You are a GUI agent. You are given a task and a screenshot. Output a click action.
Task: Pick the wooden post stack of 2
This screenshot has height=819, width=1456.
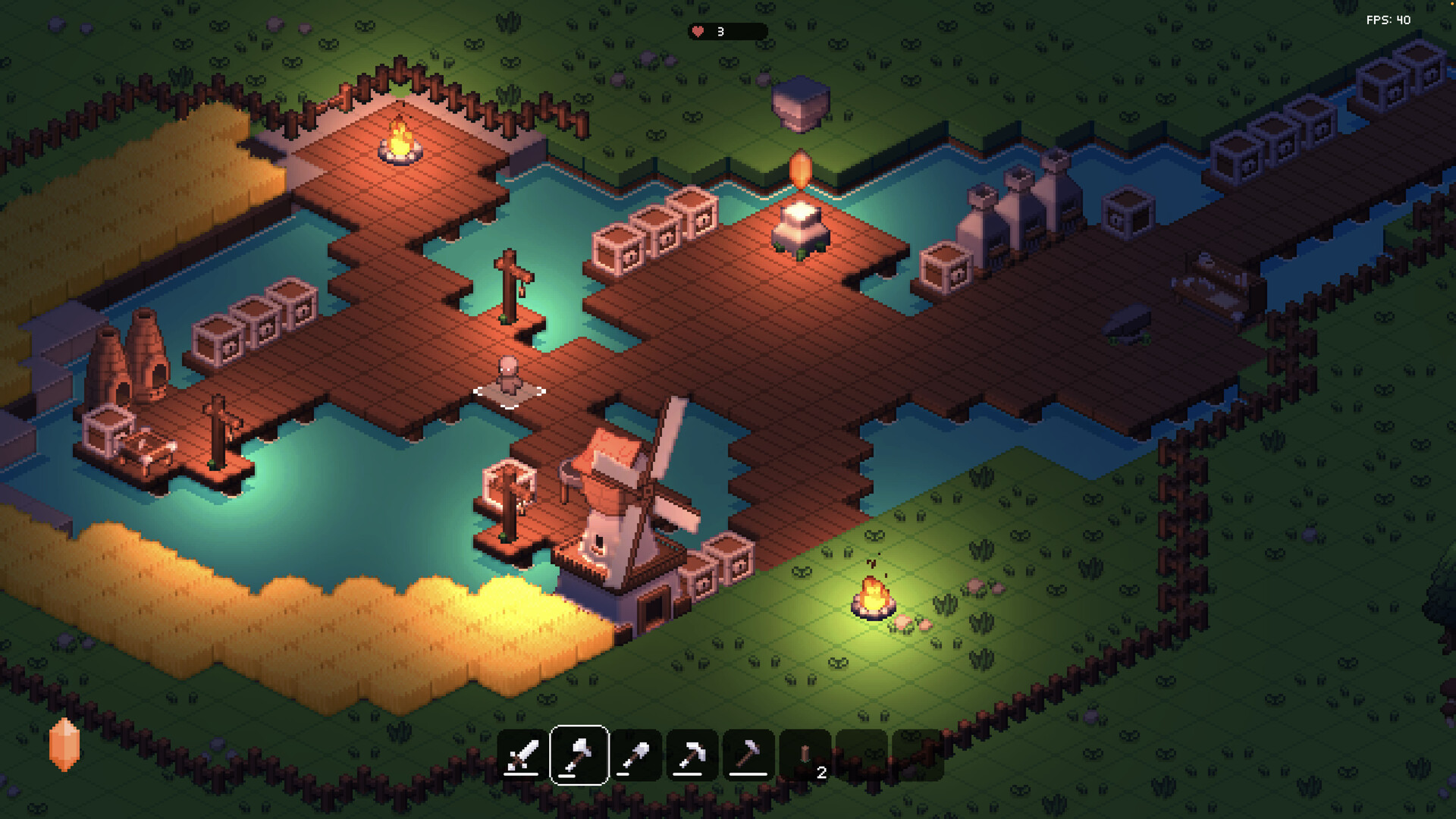[x=805, y=755]
